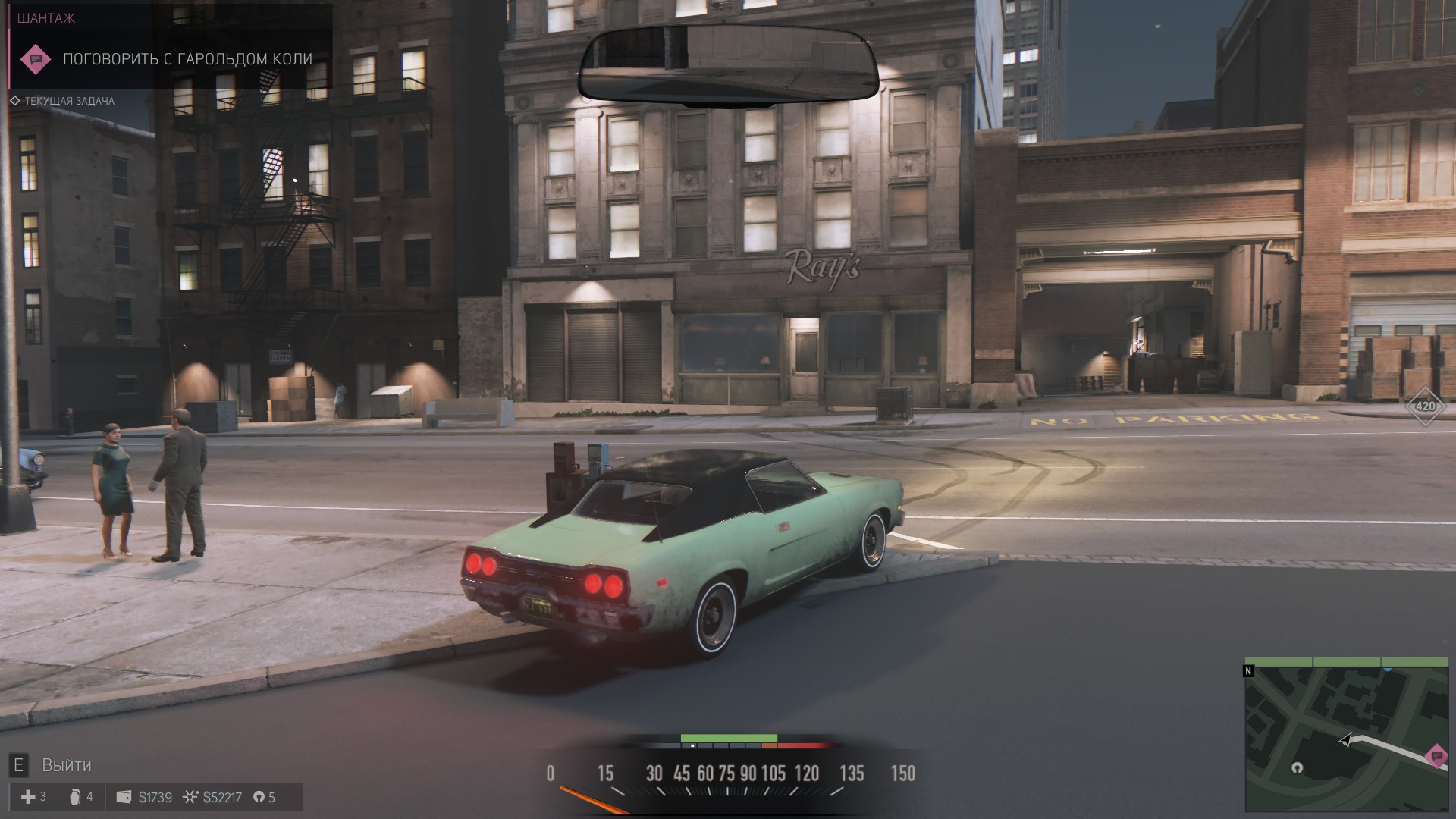This screenshot has width=1456, height=819.
Task: Click the pink objective marker on the minimap
Action: tap(1435, 756)
